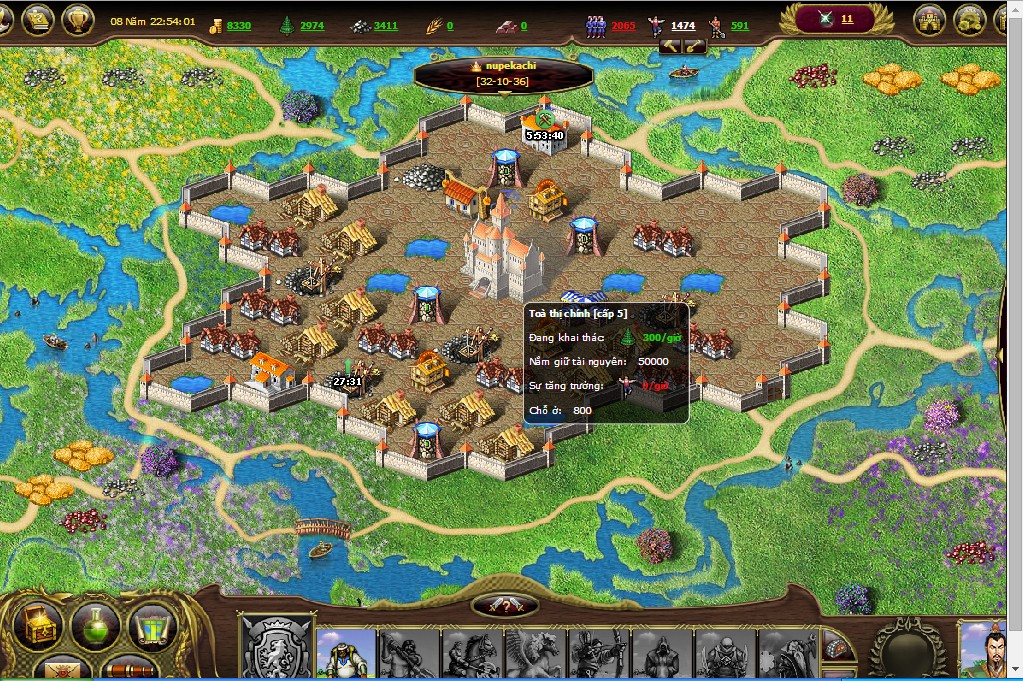Screen dimensions: 1023x681
Task: Open the hero portrait panel
Action: (x=988, y=650)
